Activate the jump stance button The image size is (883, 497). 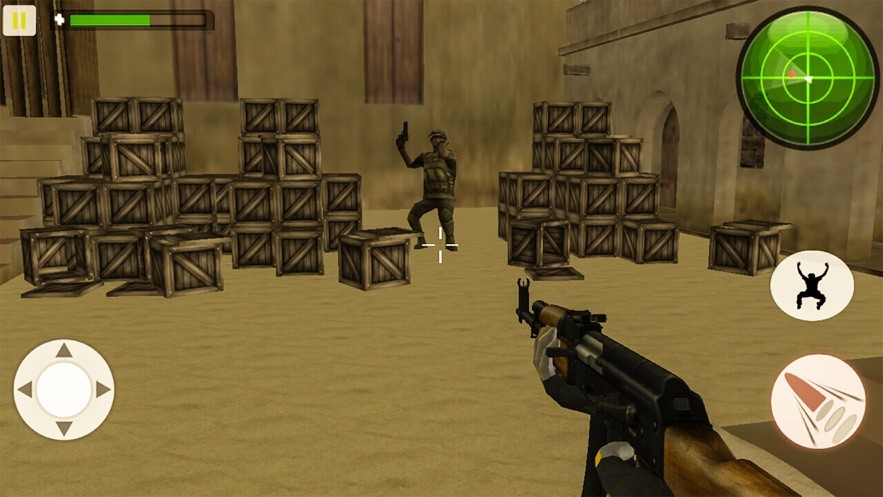811,286
